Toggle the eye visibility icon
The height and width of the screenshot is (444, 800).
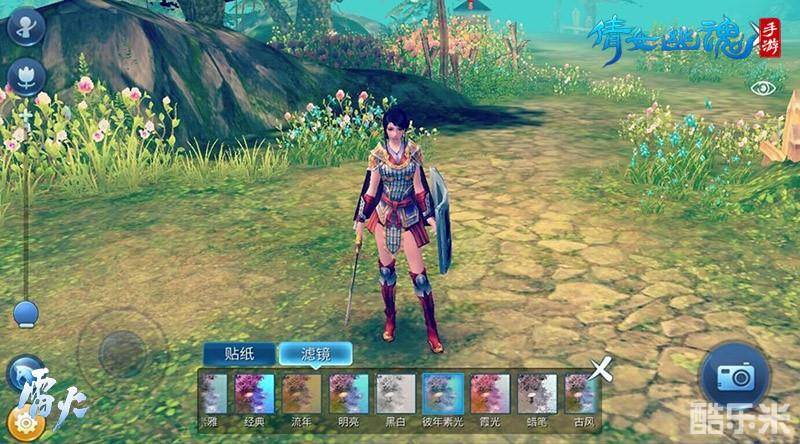click(x=764, y=88)
